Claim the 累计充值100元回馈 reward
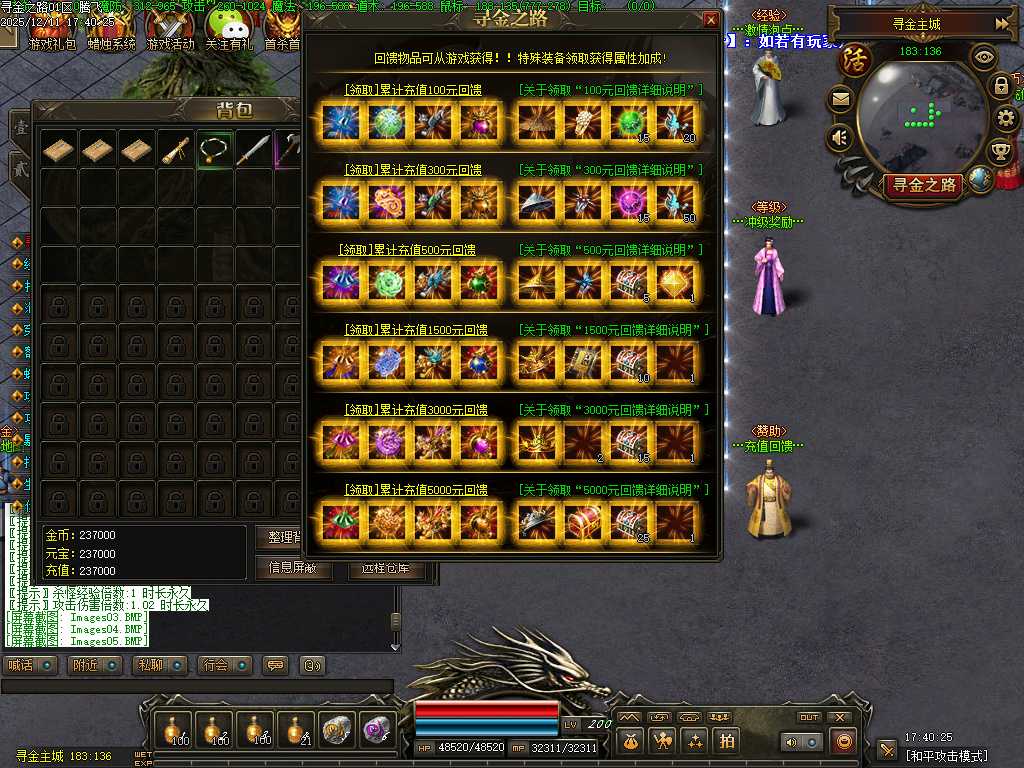The width and height of the screenshot is (1024, 768). click(x=414, y=90)
